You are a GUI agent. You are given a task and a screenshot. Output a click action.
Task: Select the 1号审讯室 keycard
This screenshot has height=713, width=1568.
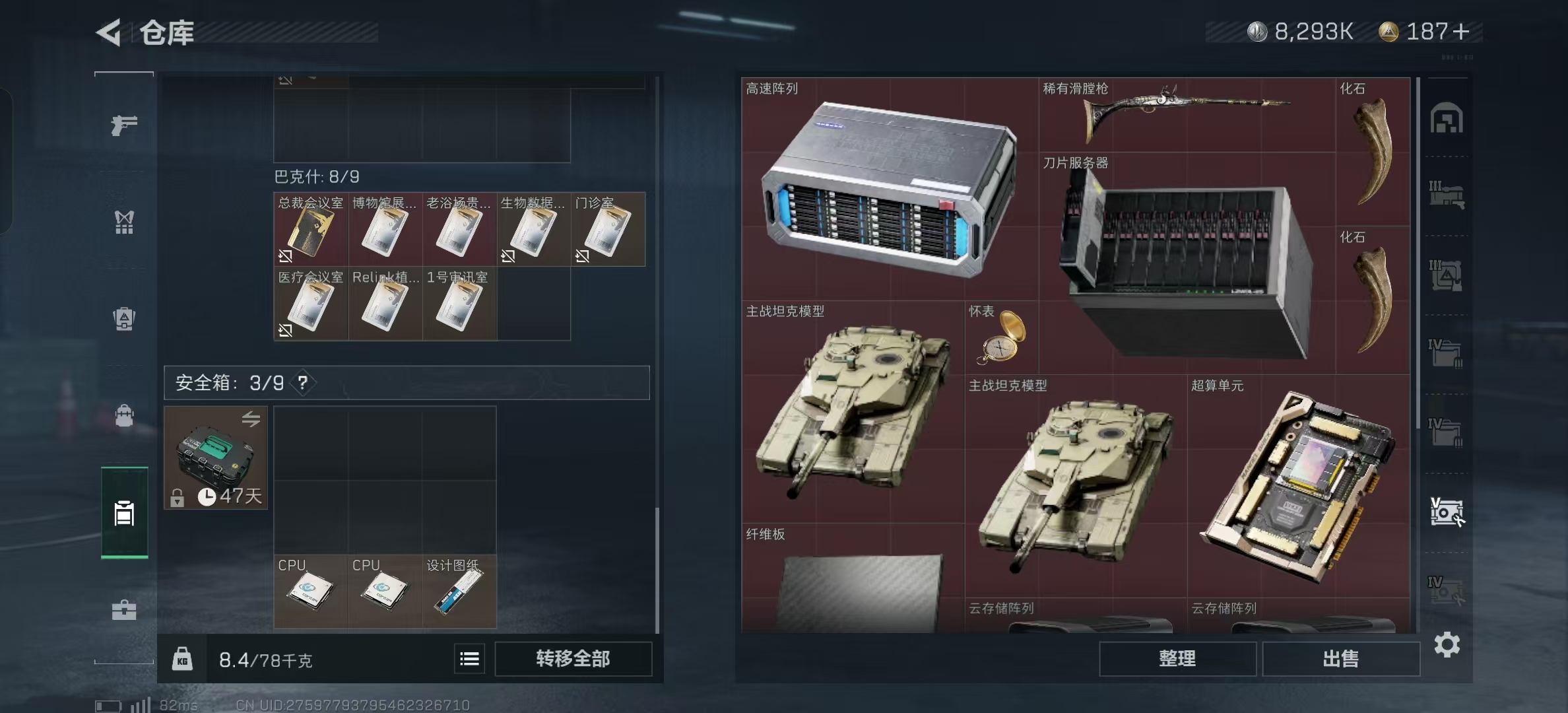pos(459,304)
